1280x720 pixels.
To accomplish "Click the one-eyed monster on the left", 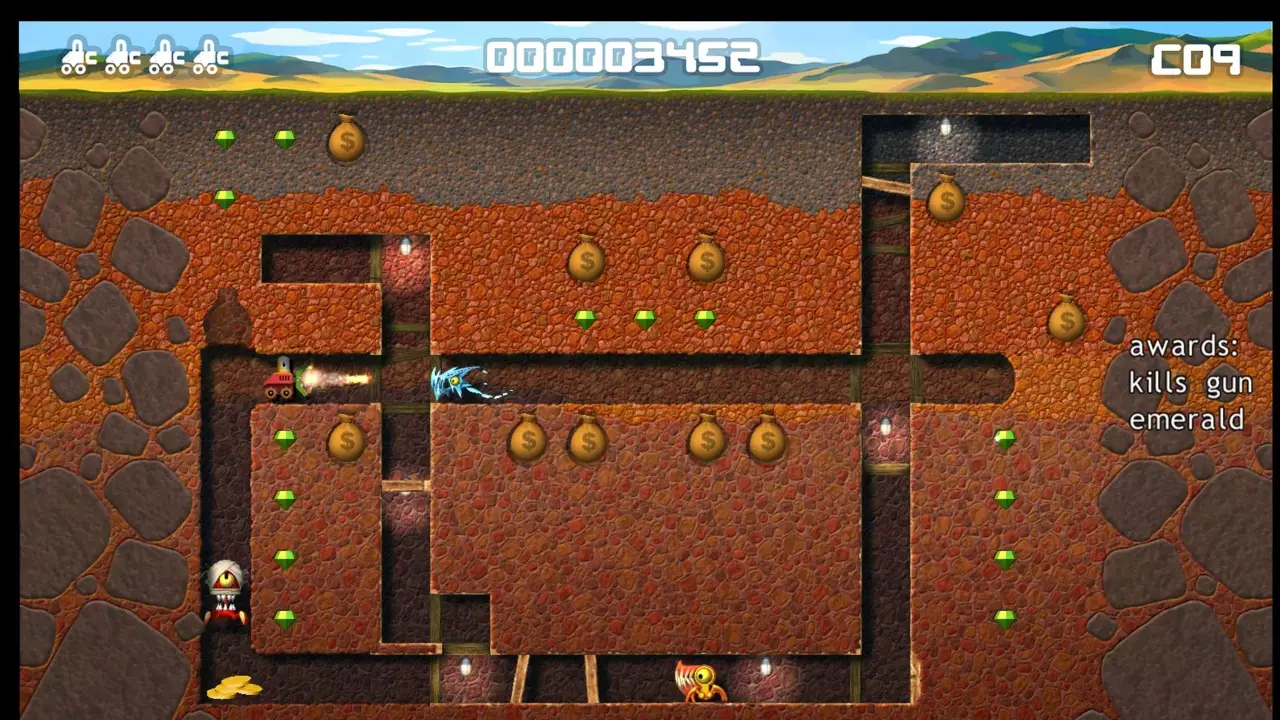I will tap(227, 592).
